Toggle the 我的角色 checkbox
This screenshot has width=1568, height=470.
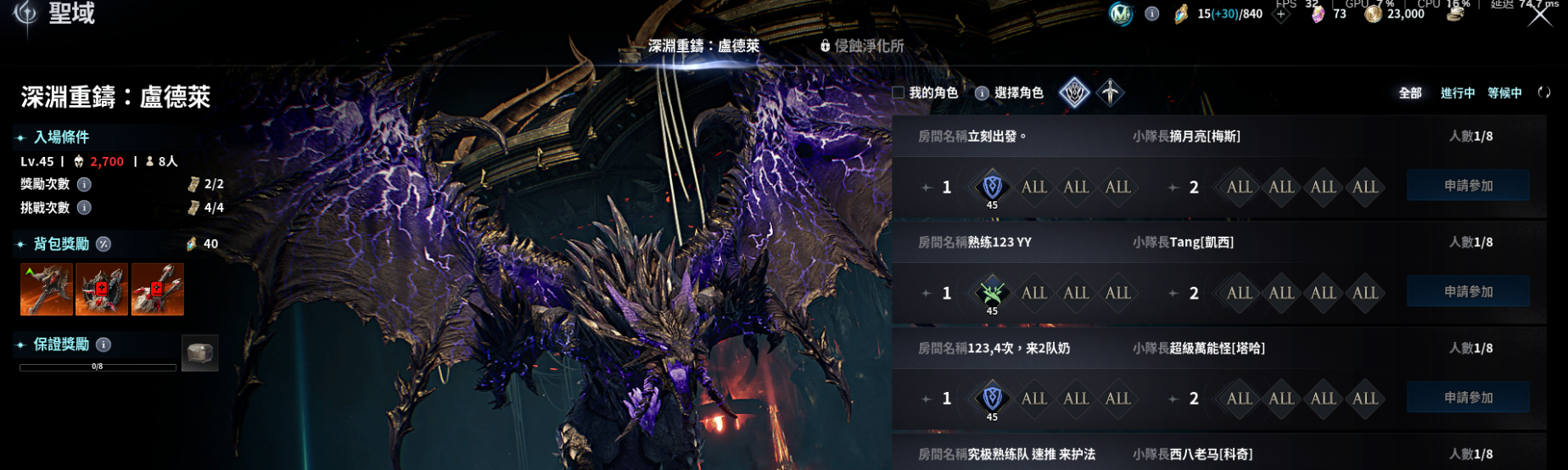899,92
